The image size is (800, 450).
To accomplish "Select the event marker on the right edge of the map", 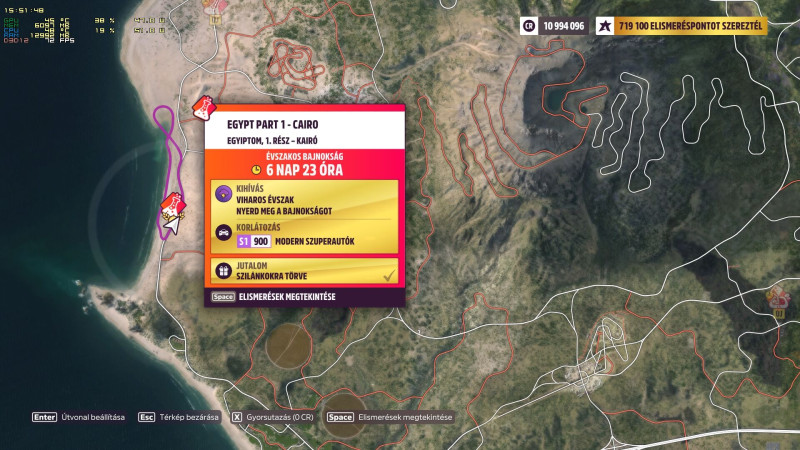I will (x=777, y=297).
